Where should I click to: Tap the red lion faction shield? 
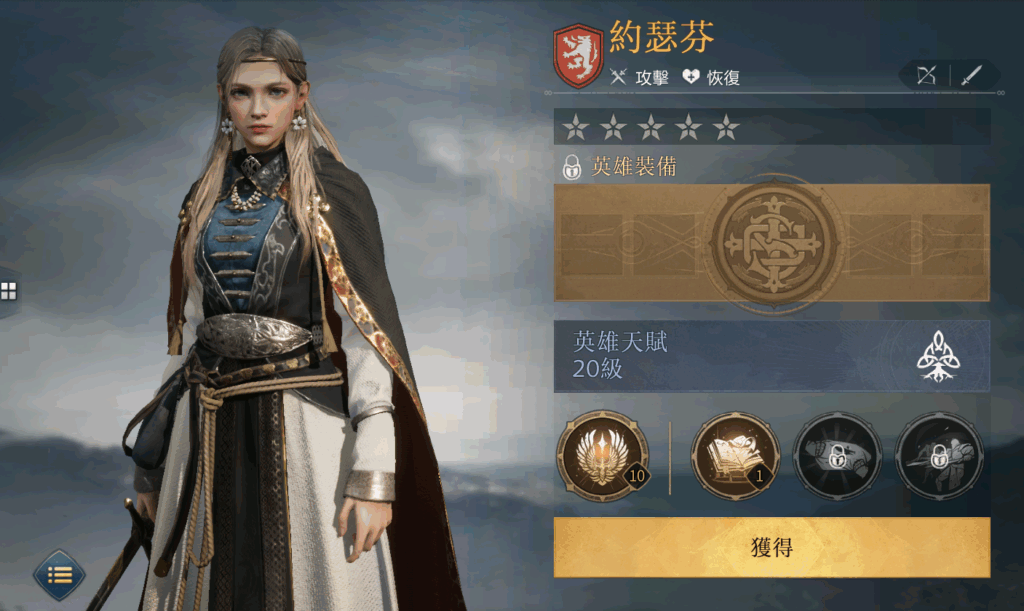click(578, 55)
